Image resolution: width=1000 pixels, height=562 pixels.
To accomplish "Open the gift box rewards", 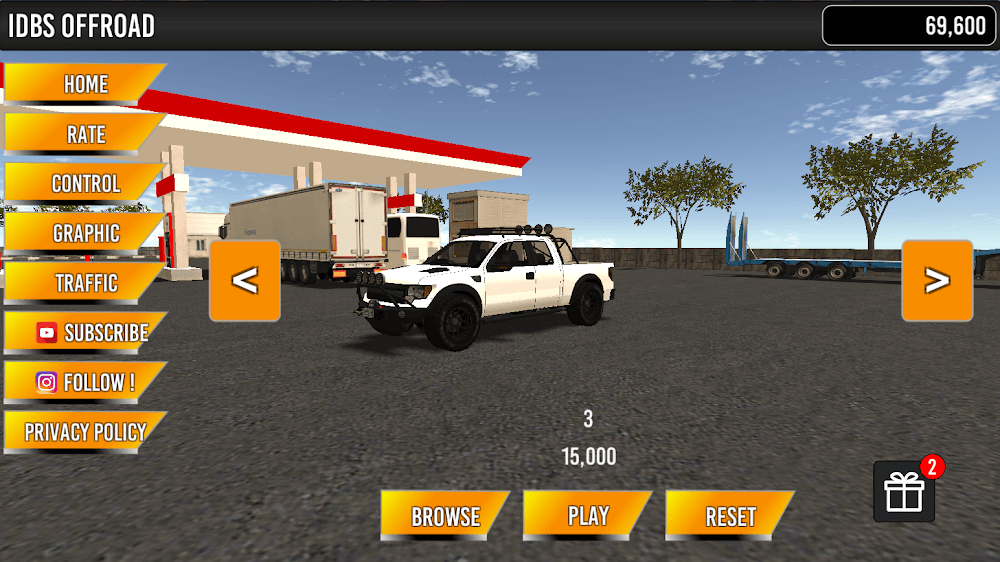I will click(905, 492).
